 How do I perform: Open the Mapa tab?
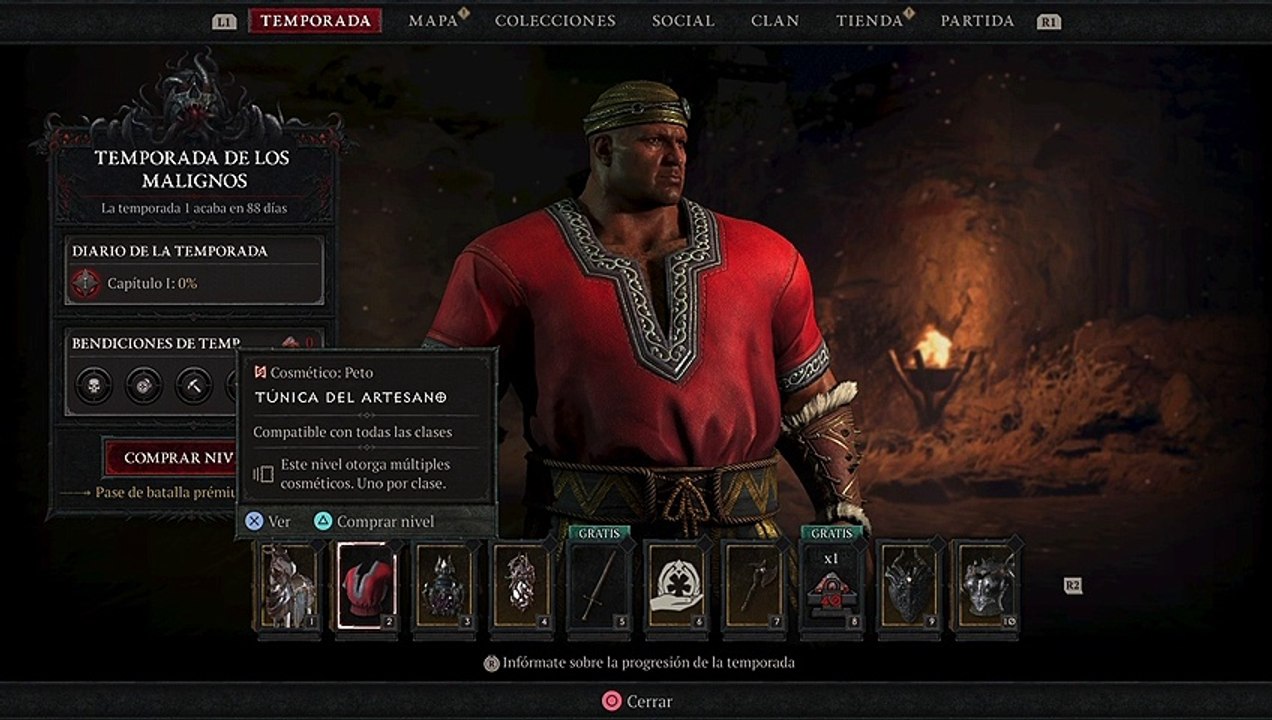pos(433,21)
